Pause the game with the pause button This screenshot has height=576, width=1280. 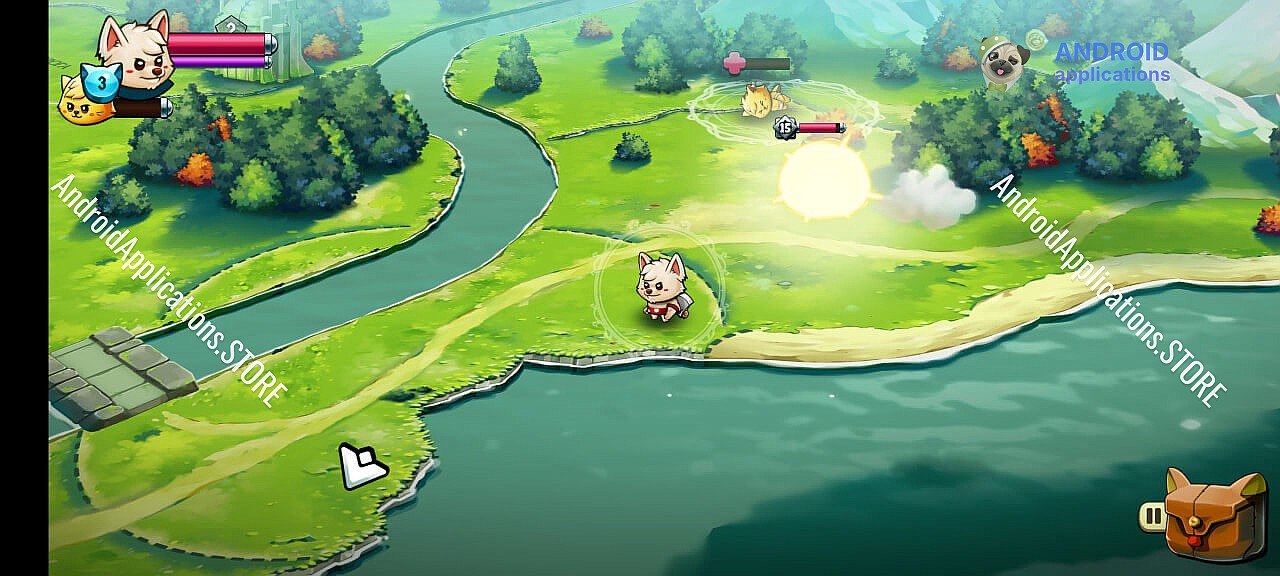click(x=1153, y=517)
